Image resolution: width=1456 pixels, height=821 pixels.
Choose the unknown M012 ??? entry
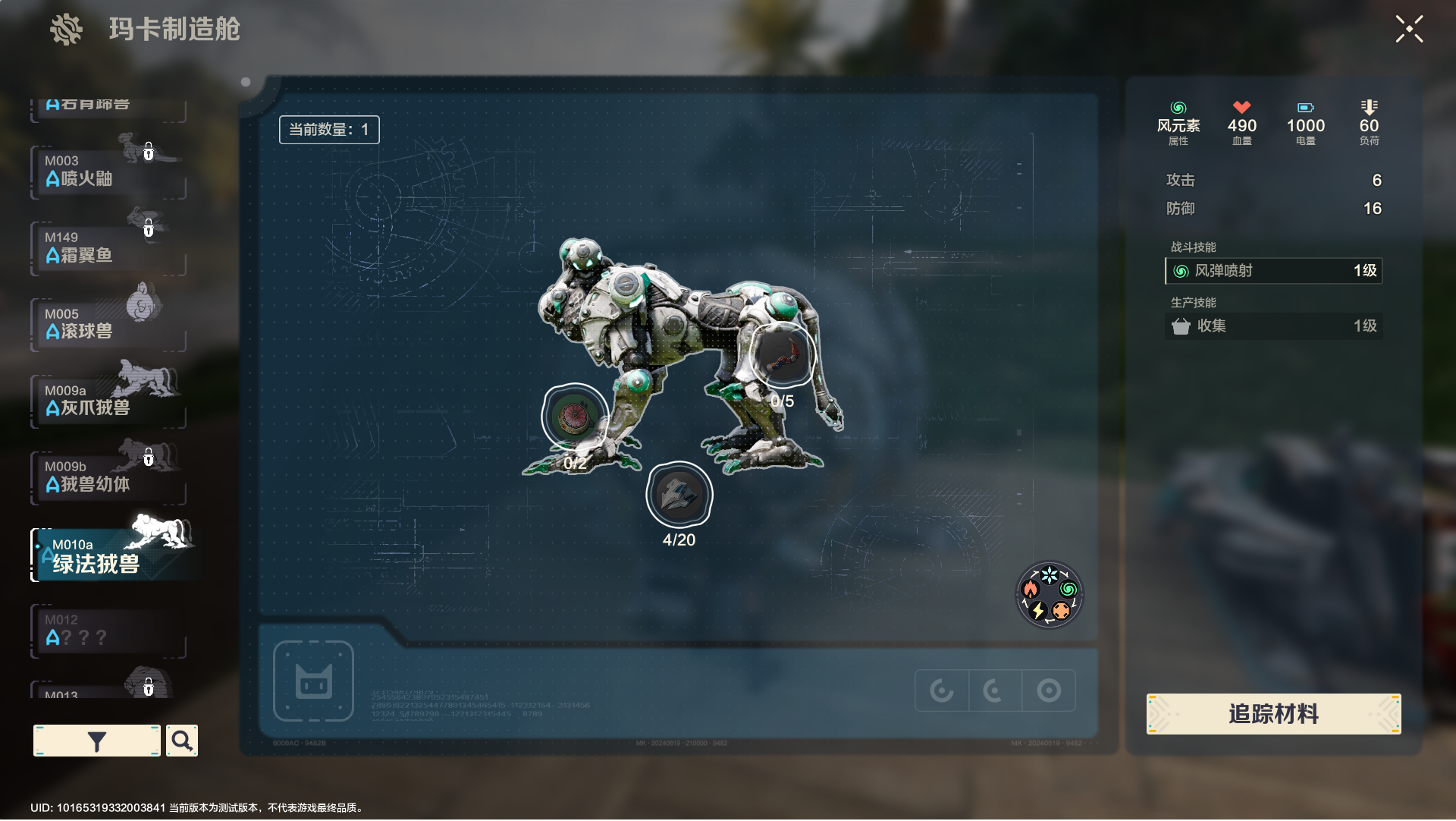coord(108,631)
